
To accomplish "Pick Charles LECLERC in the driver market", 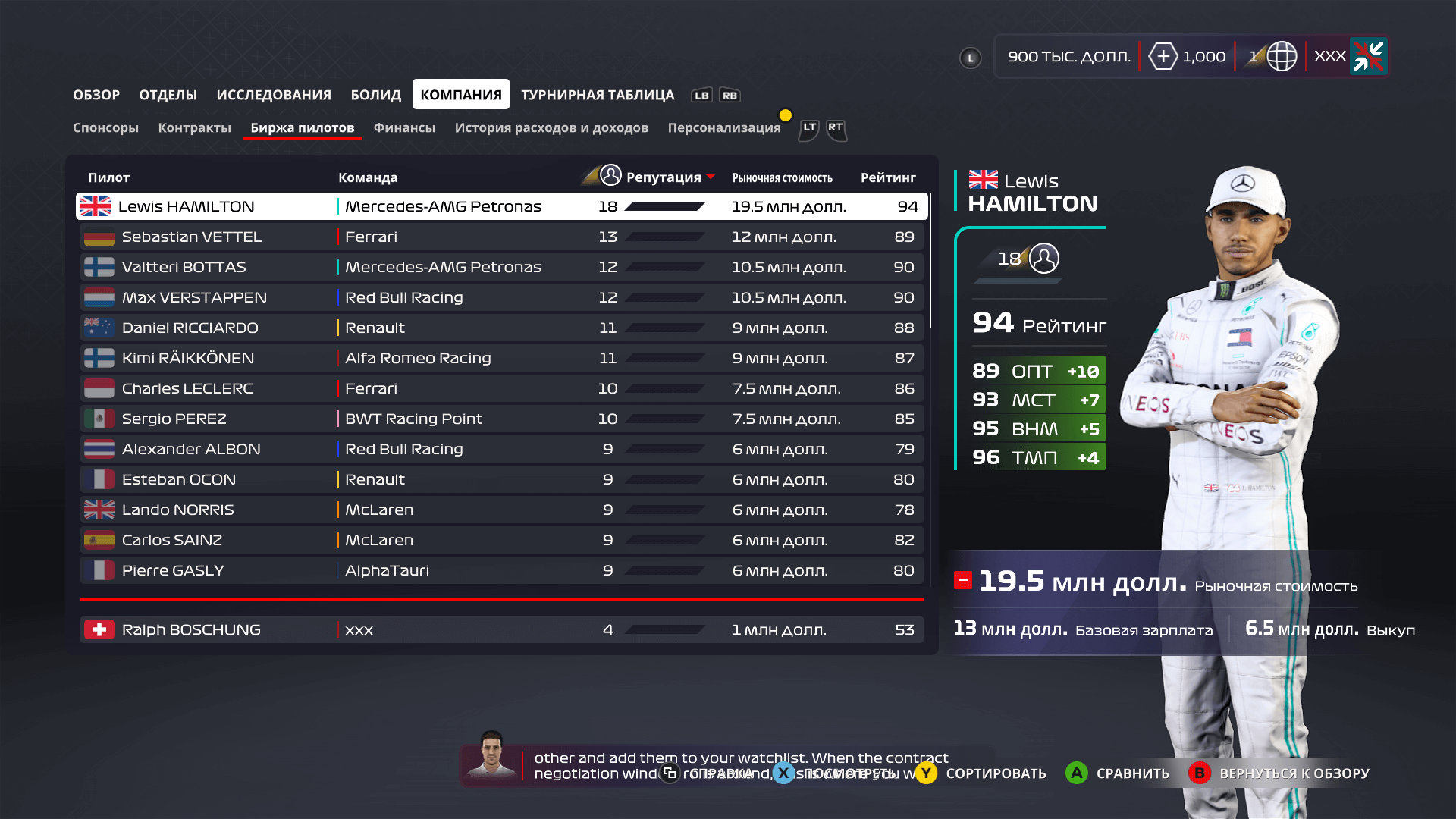I will pyautogui.click(x=500, y=388).
